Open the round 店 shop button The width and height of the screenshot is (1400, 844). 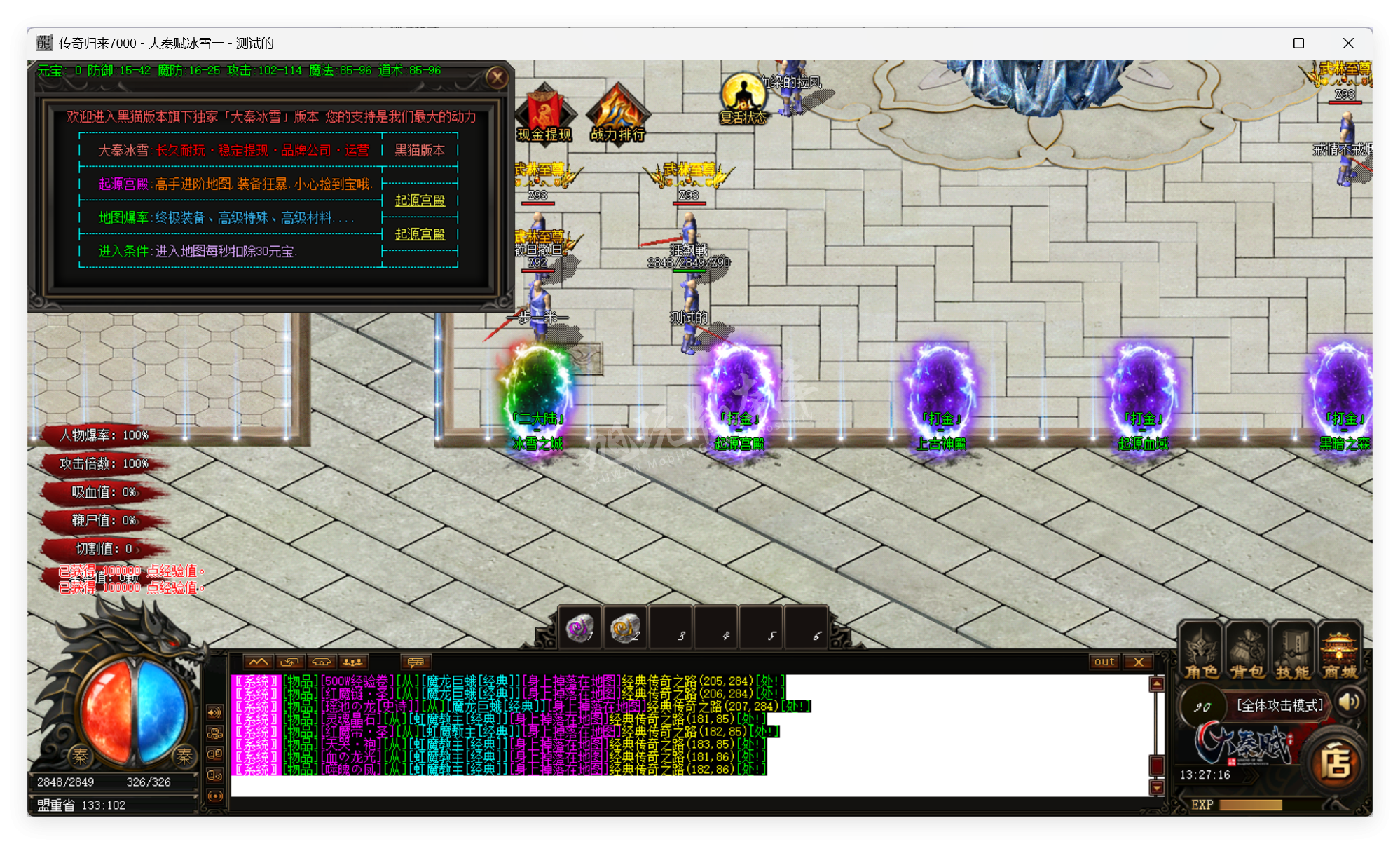1335,763
